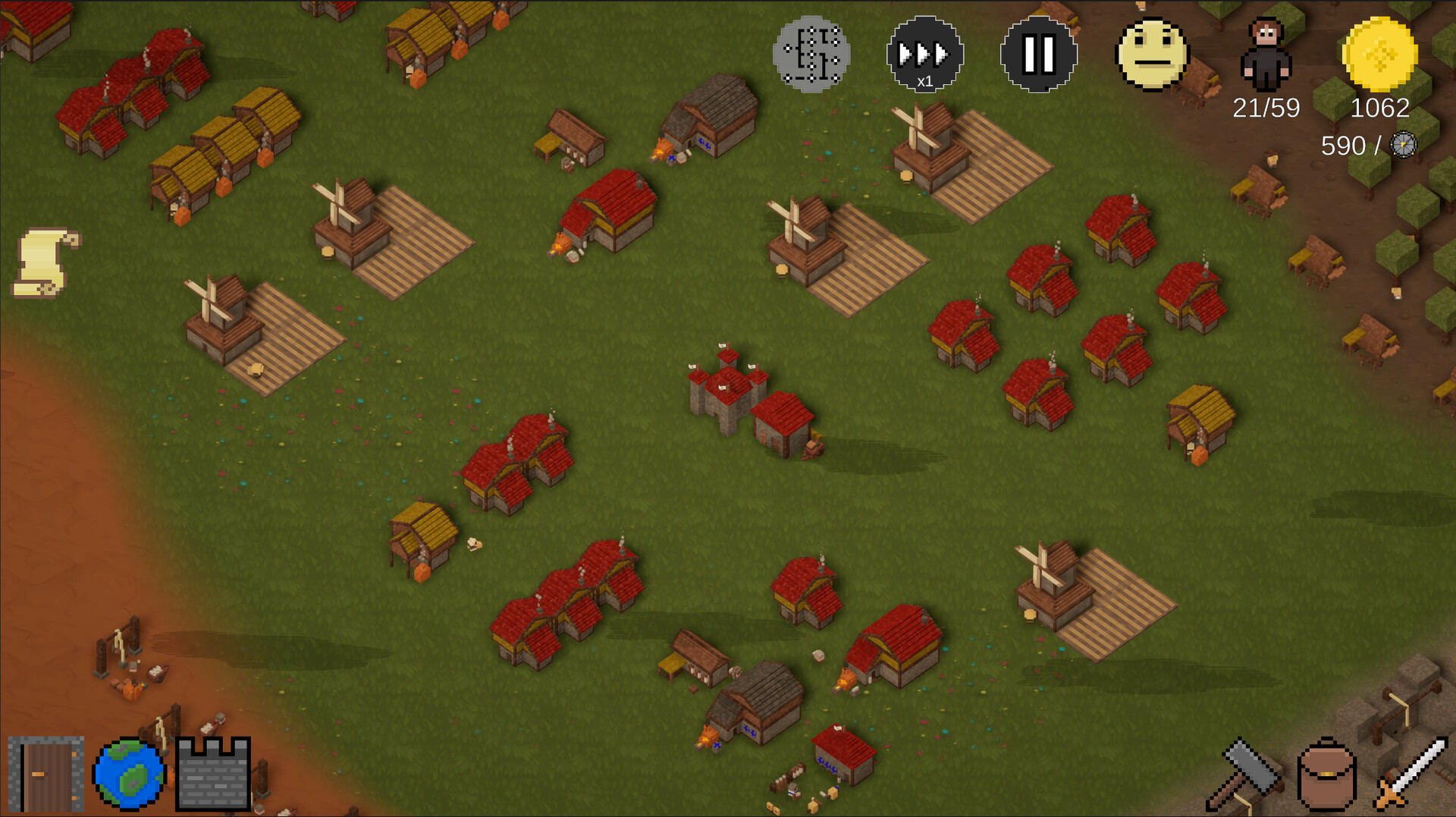1456x817 pixels.
Task: Expand the clock timer next to 590
Action: tap(1403, 146)
